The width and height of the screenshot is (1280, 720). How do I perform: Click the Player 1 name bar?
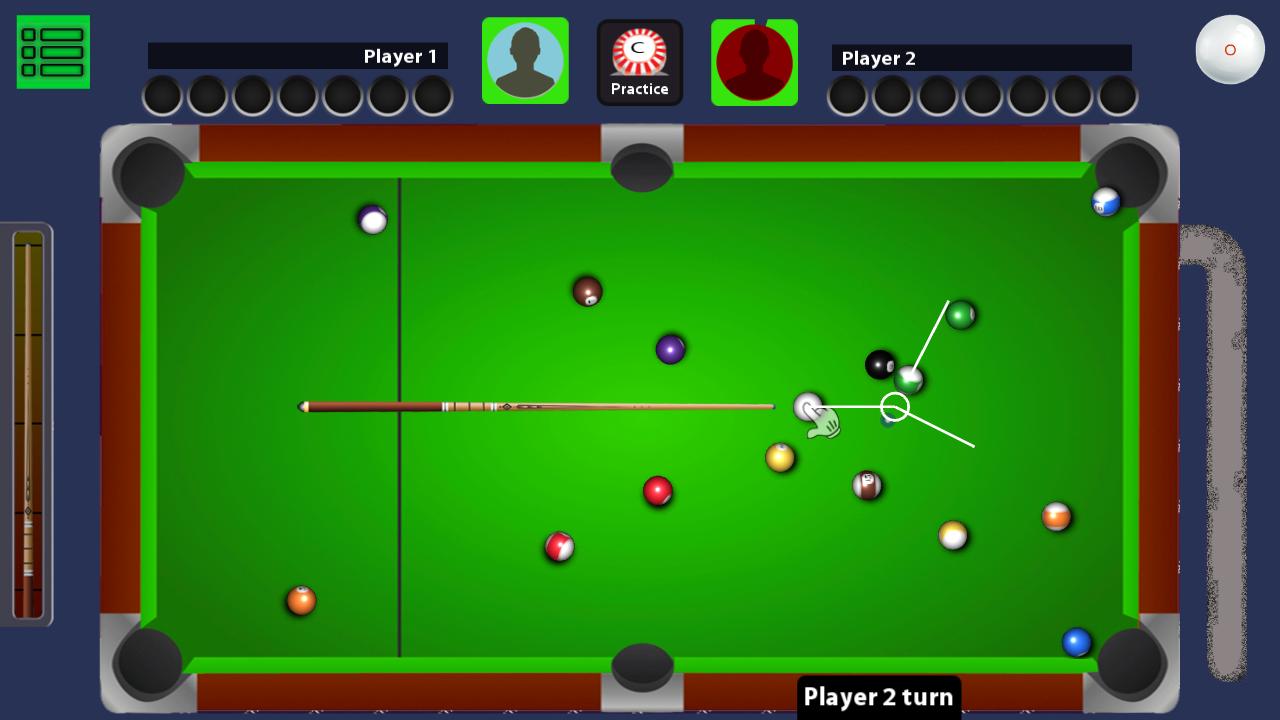click(300, 57)
